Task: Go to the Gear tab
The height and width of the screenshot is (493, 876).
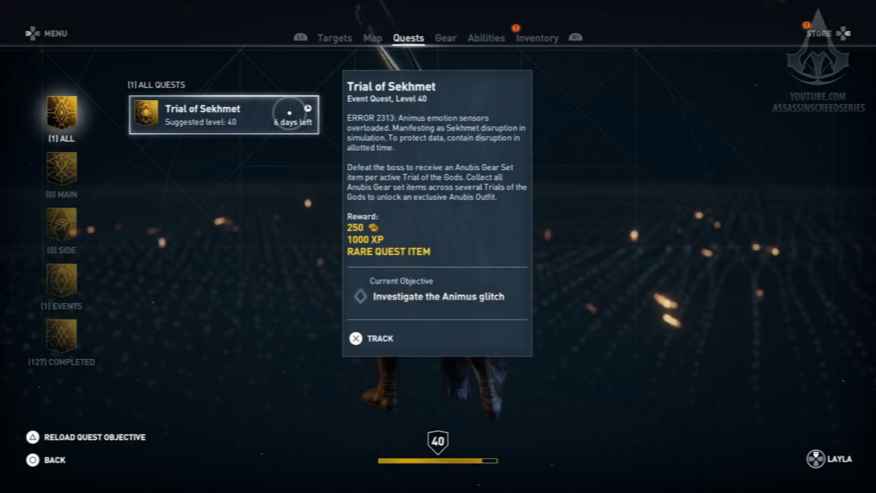Action: [445, 38]
